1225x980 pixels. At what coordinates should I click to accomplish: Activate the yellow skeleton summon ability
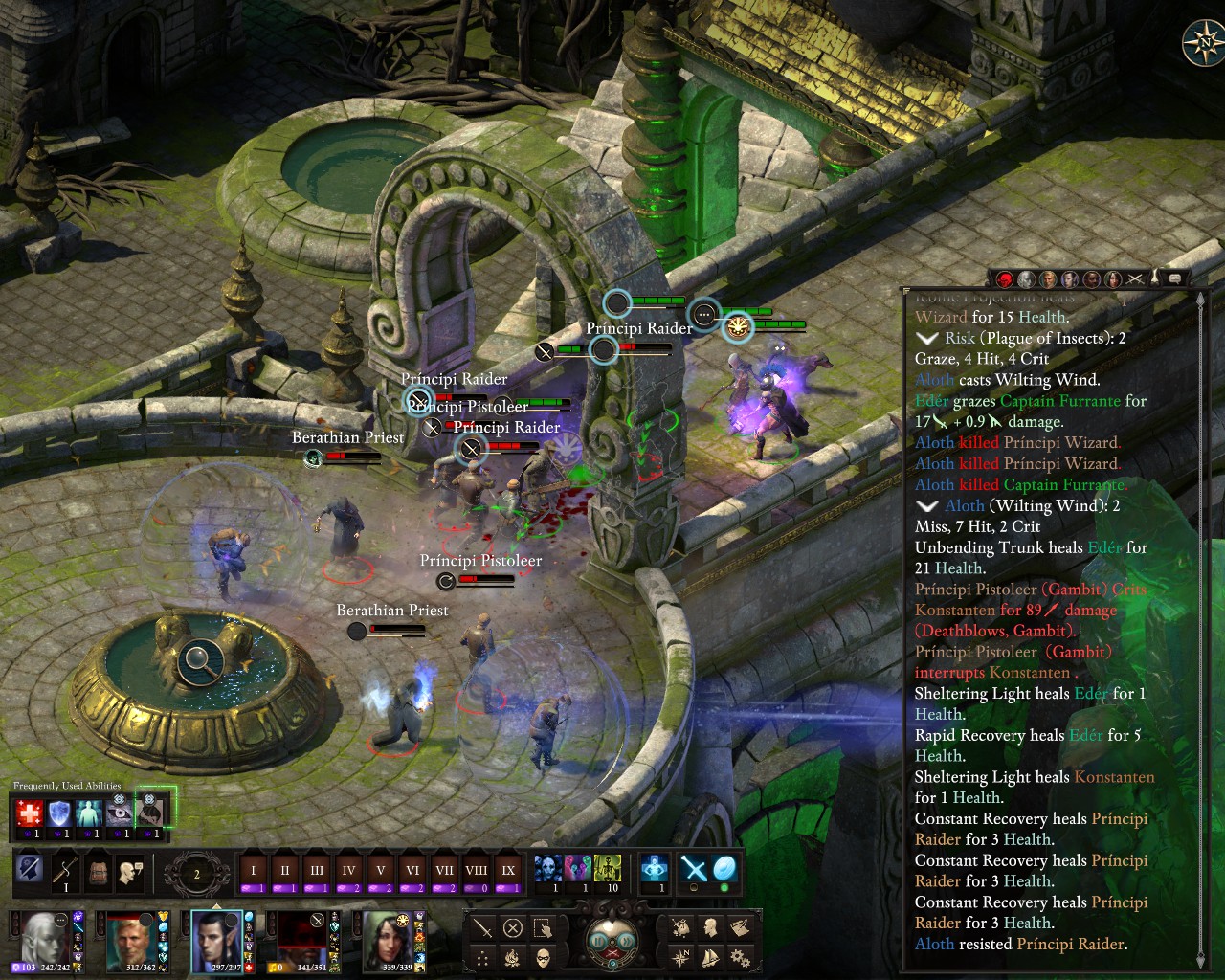(x=608, y=869)
